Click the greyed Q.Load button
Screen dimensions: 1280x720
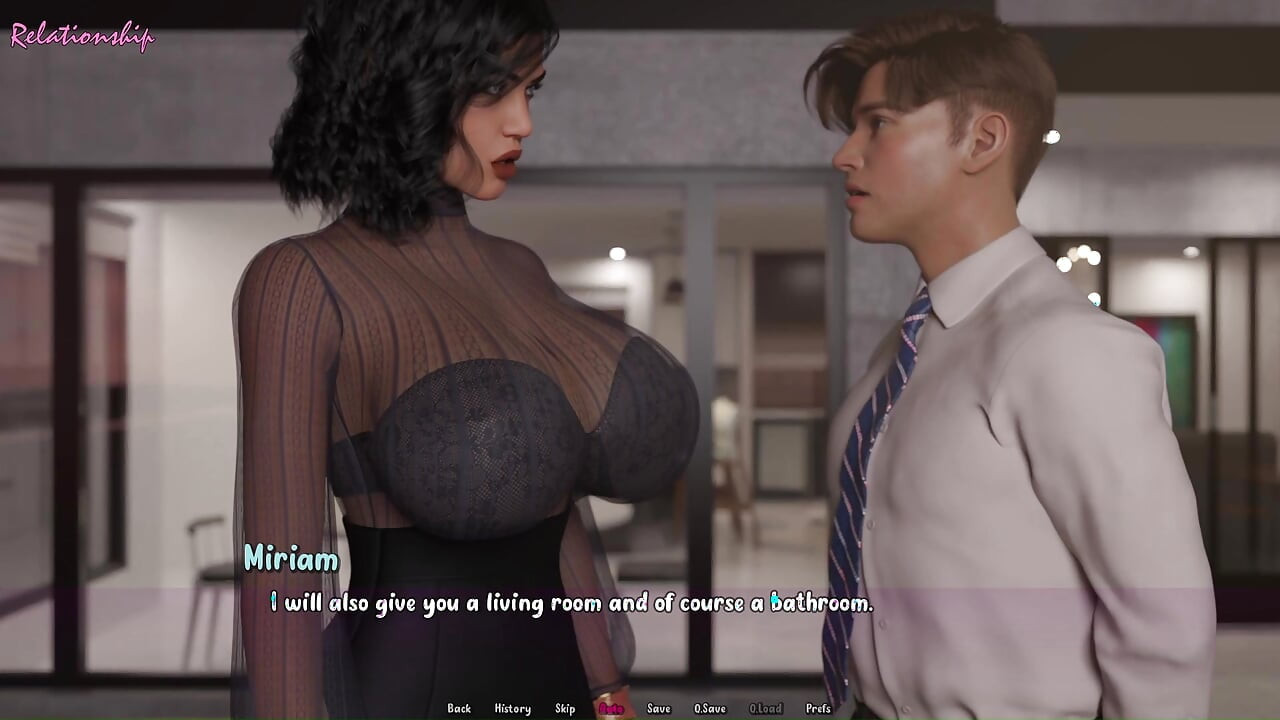pos(765,708)
